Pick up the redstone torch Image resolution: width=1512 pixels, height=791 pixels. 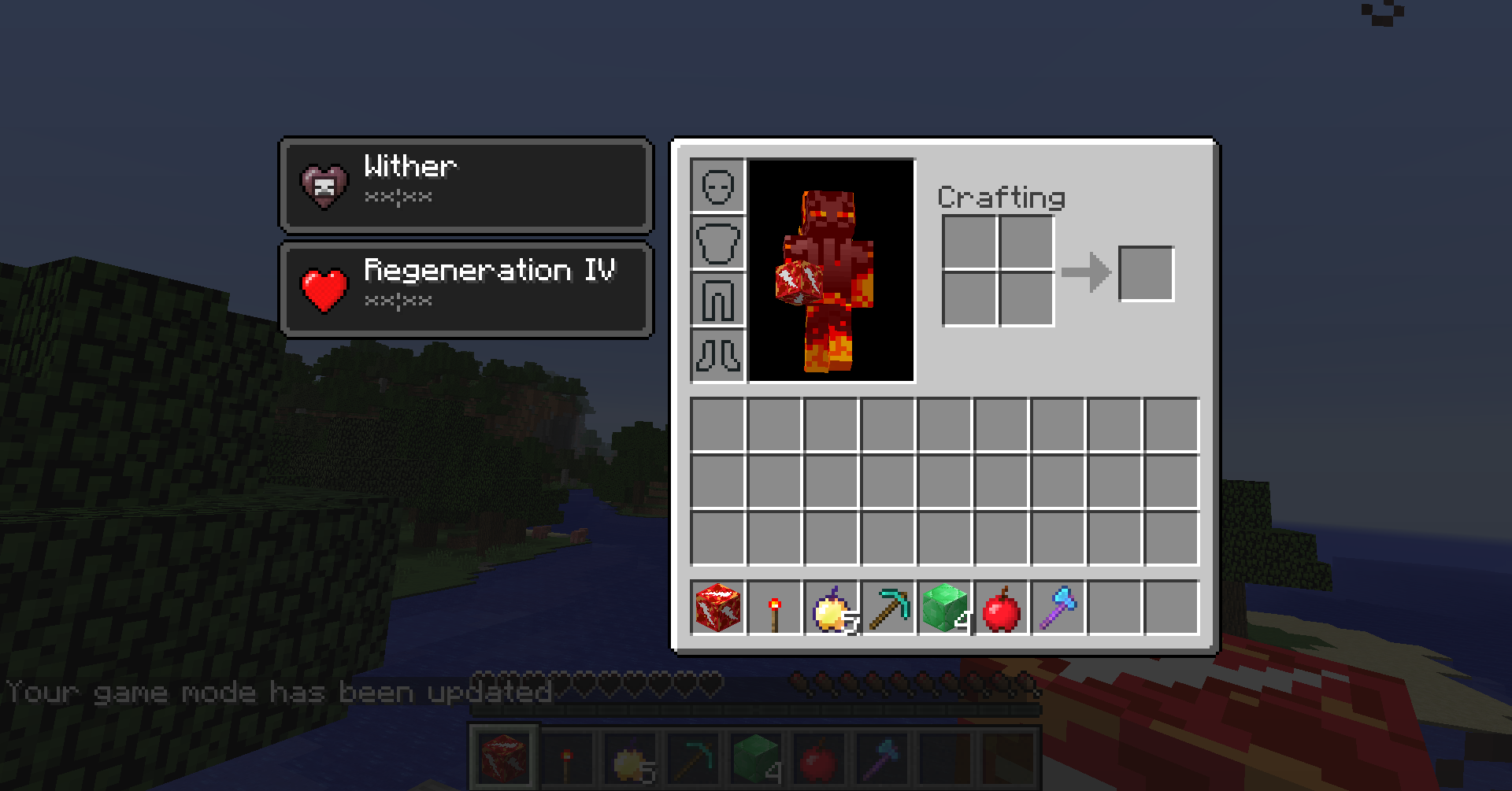[x=774, y=608]
